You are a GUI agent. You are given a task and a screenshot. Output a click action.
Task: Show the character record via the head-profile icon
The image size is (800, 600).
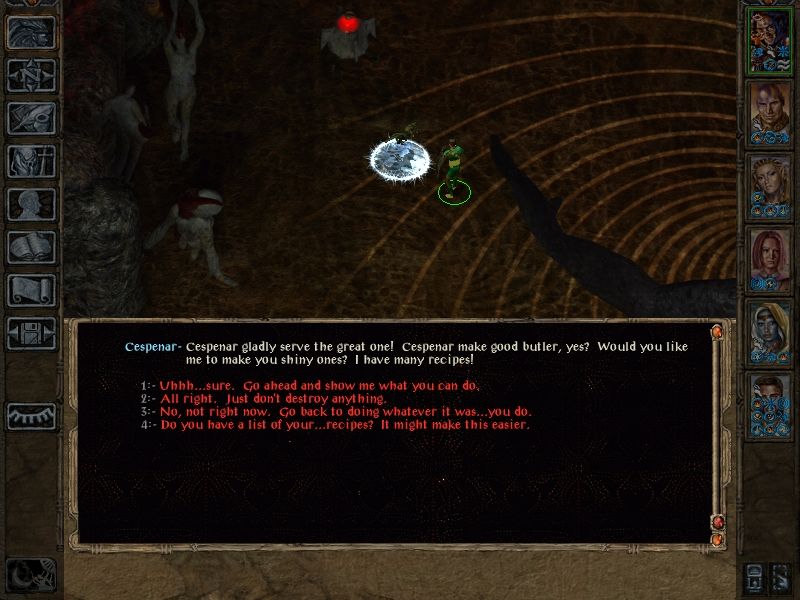[30, 204]
